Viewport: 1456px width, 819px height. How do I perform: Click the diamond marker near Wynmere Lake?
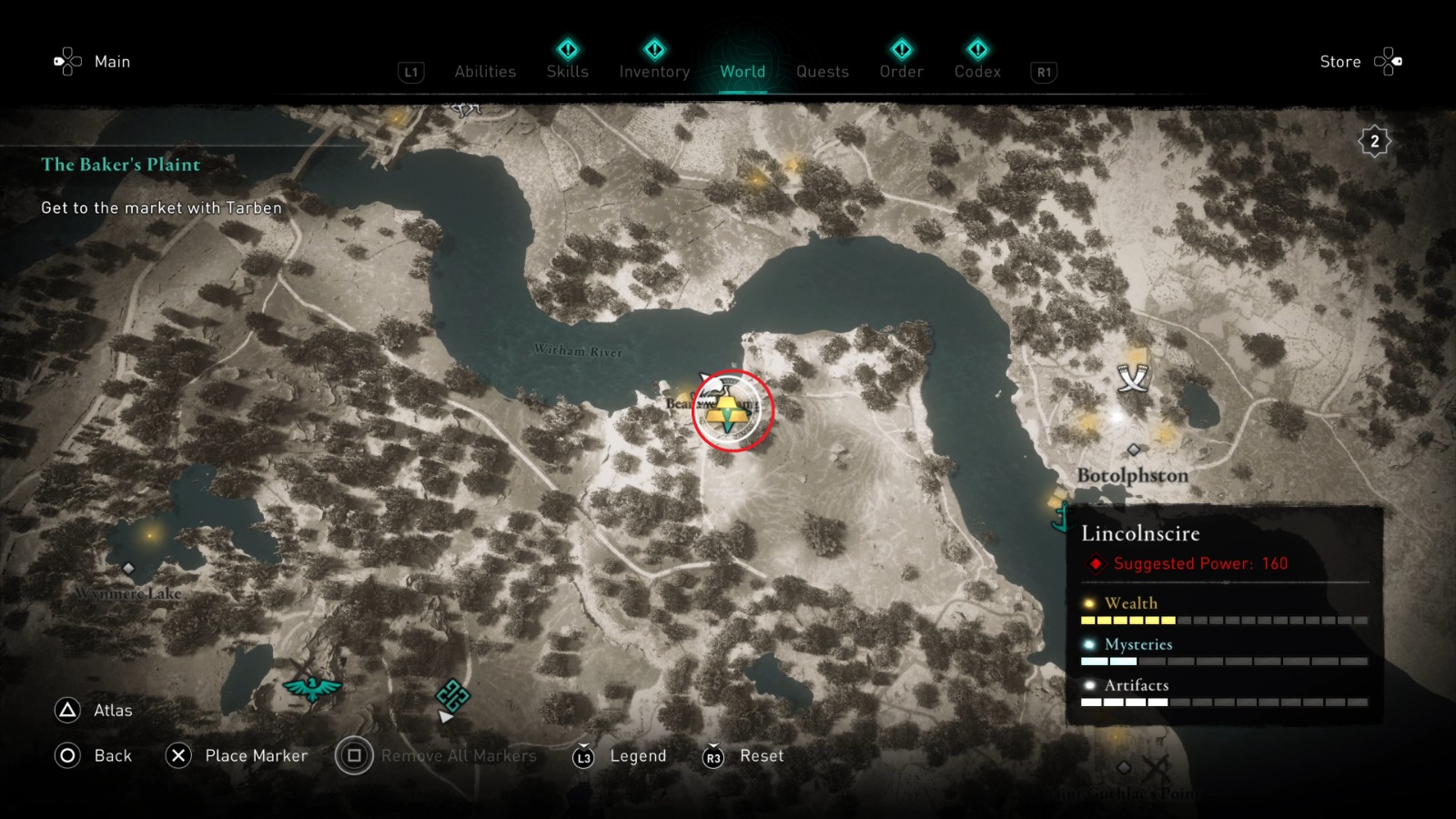click(129, 567)
